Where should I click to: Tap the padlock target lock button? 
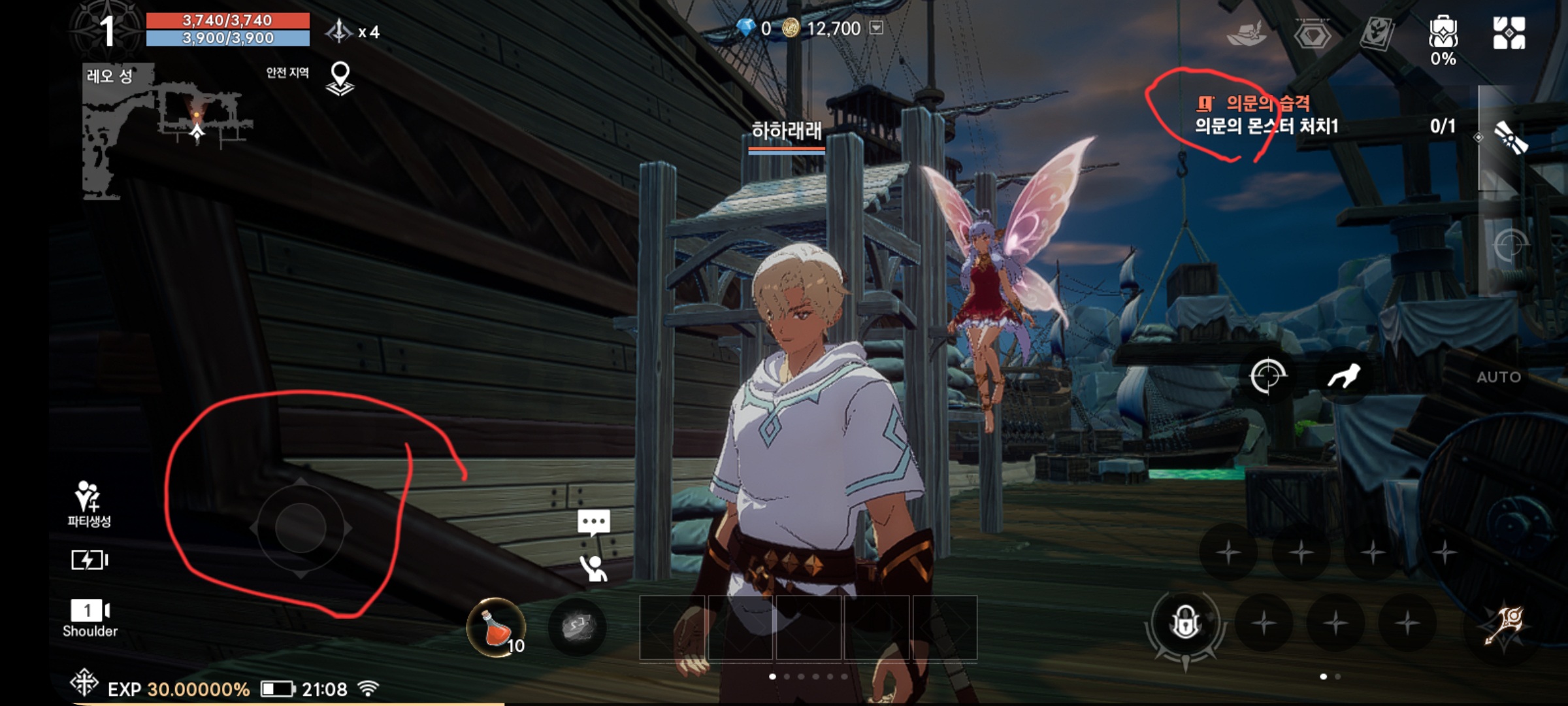[x=1185, y=622]
